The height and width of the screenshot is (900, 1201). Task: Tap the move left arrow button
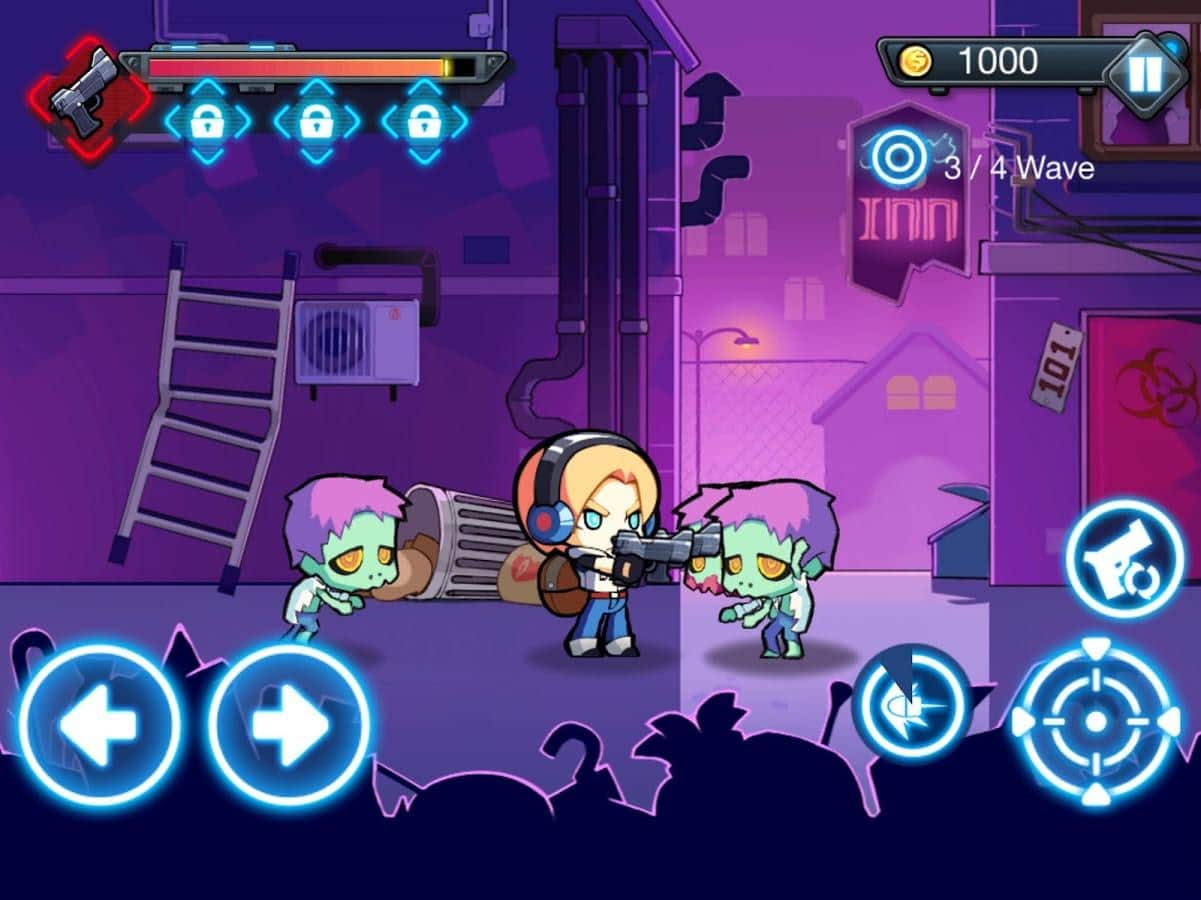tap(99, 725)
